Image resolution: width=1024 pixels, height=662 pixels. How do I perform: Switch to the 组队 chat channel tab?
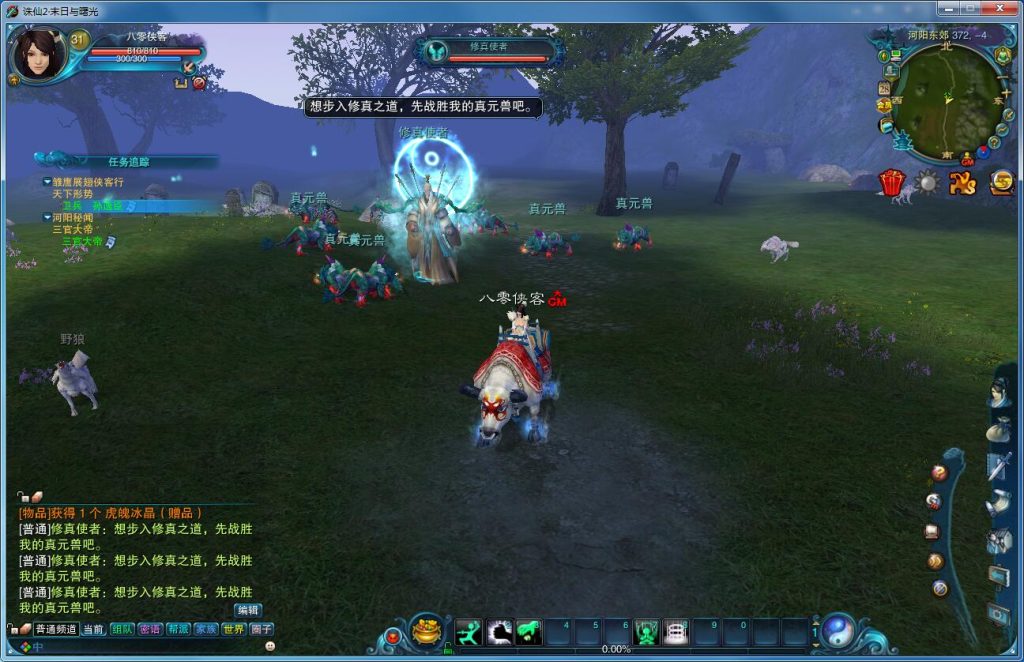pos(122,629)
